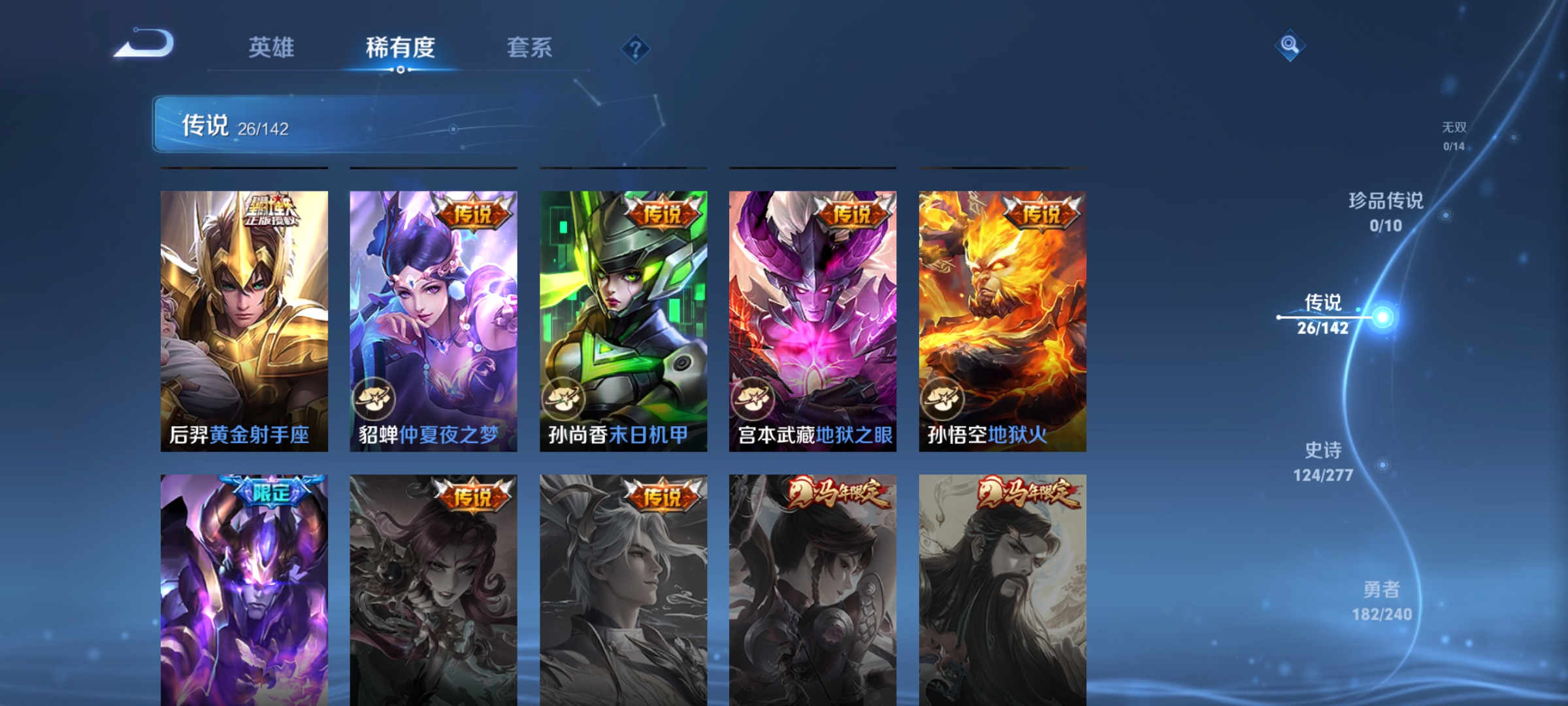Select the 稀有度 tab
This screenshot has height=706, width=1568.
401,47
